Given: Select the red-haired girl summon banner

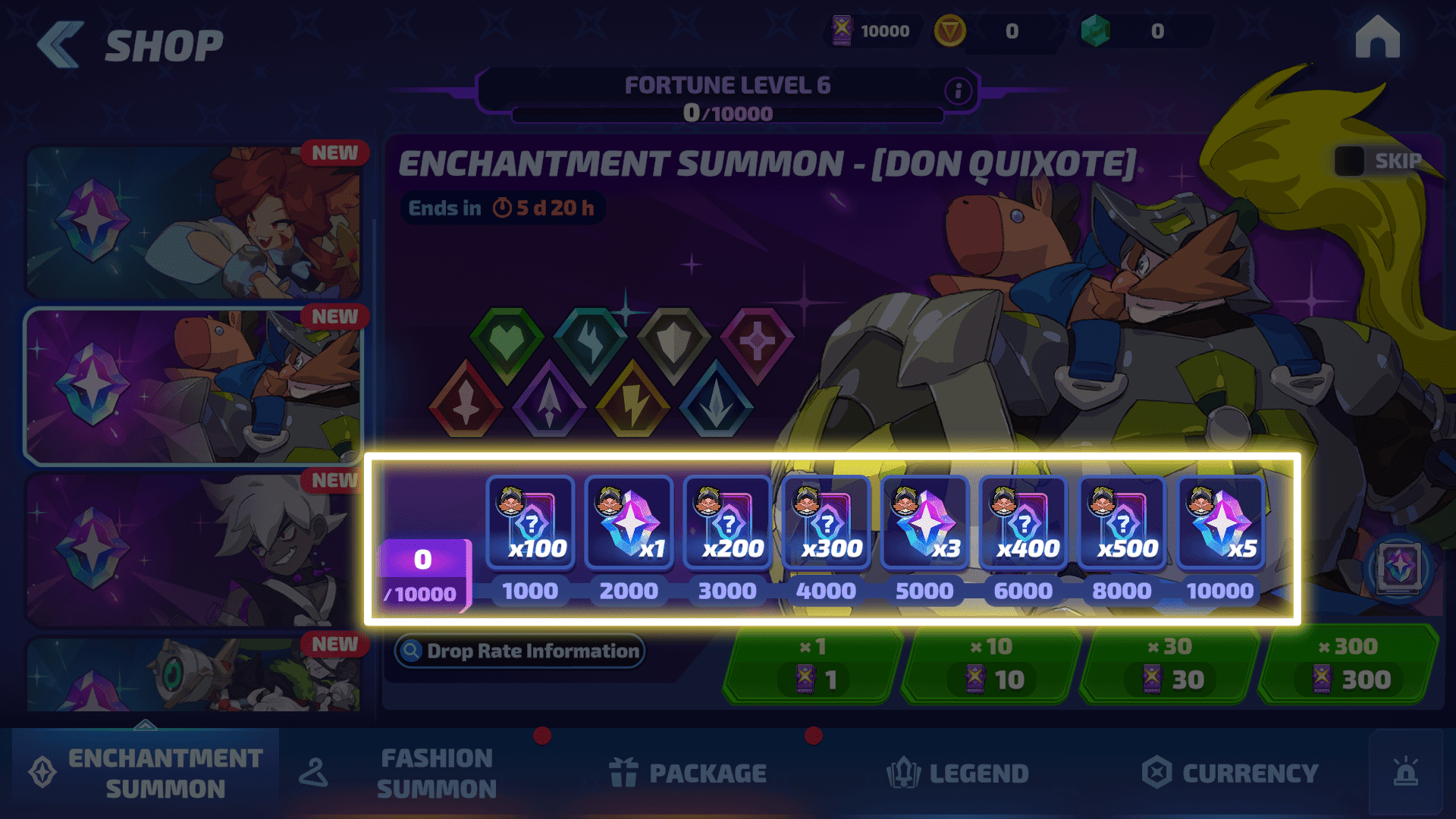Looking at the screenshot, I should 193,221.
